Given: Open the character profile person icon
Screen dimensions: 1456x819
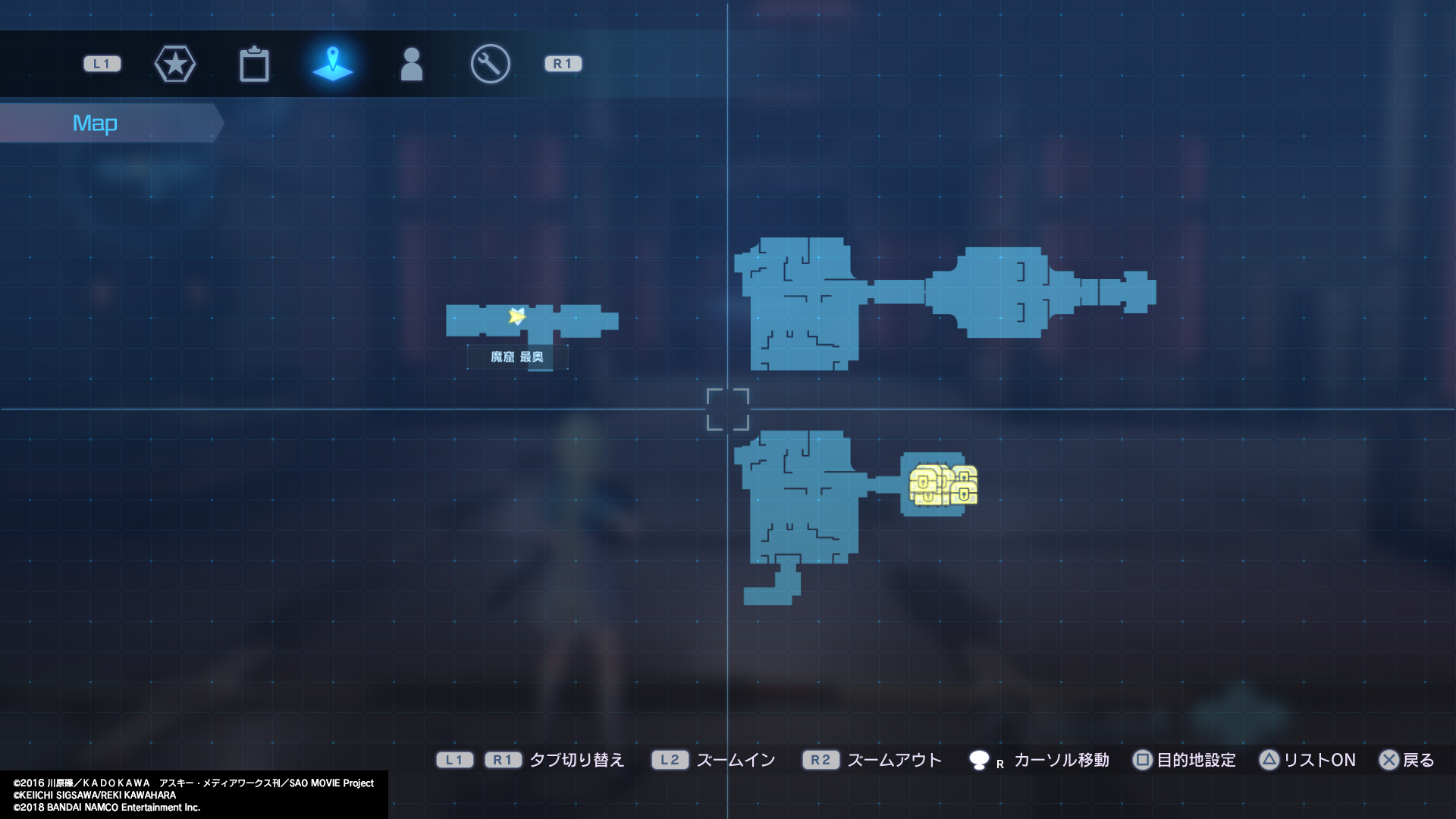Looking at the screenshot, I should tap(412, 64).
